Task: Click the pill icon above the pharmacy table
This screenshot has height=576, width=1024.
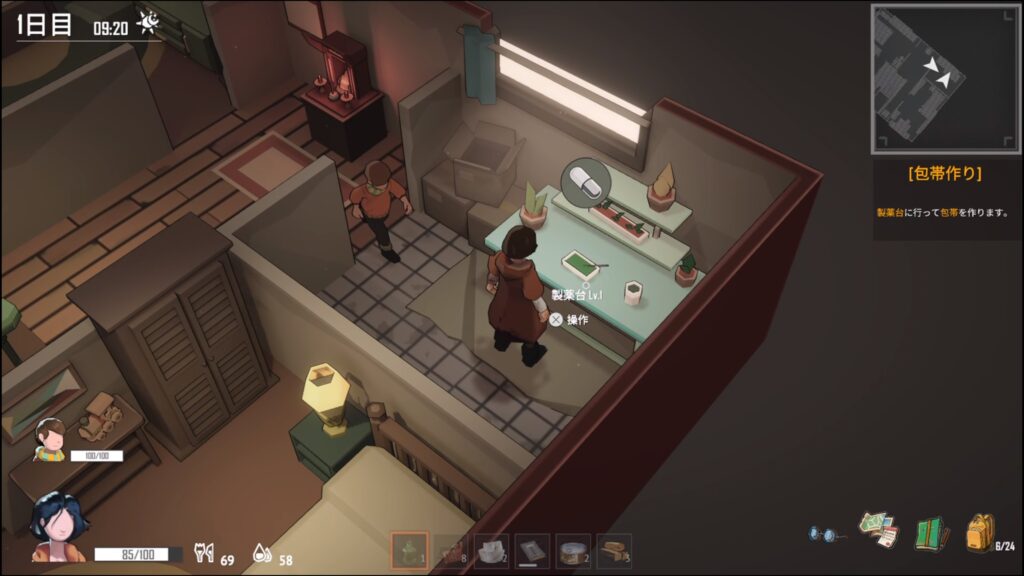Action: tap(586, 183)
